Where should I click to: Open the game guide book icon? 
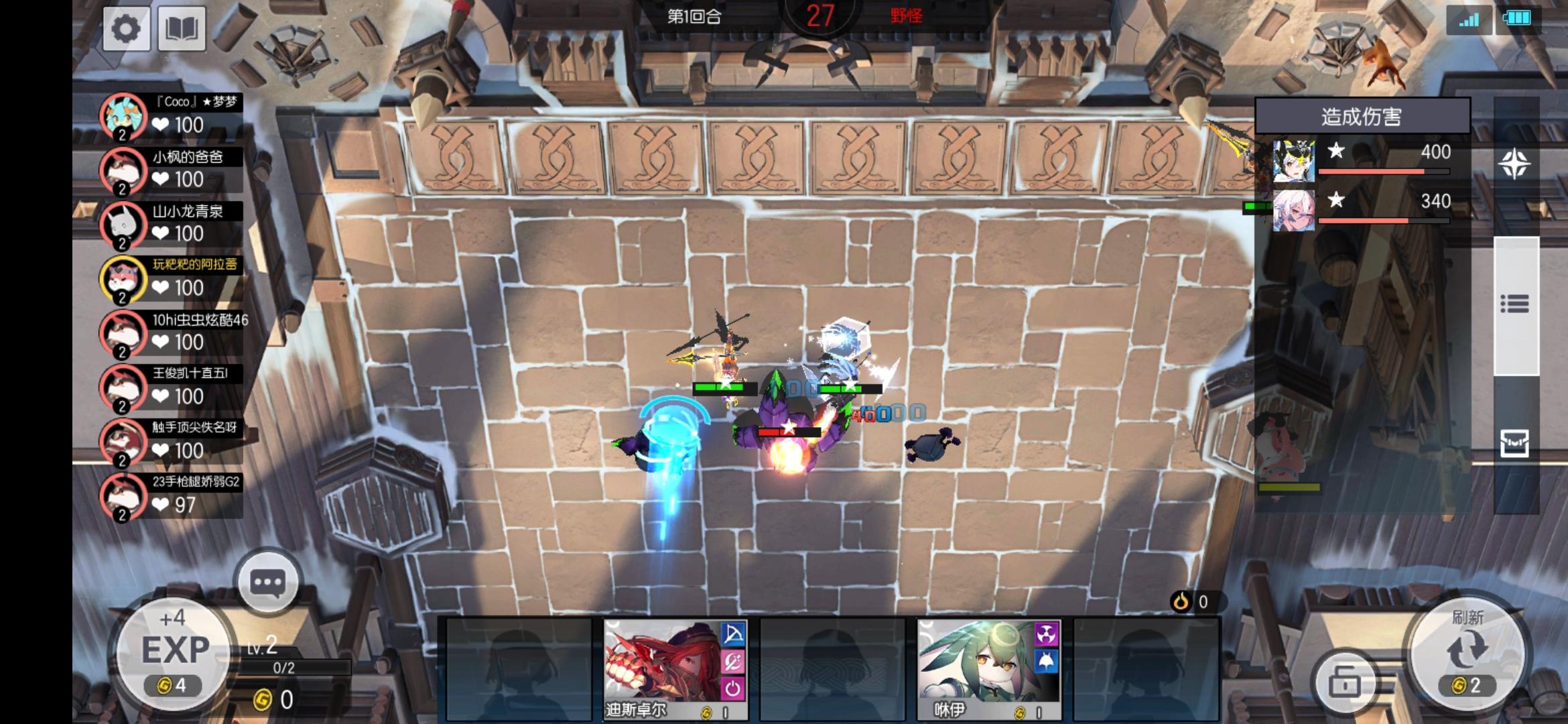181,28
